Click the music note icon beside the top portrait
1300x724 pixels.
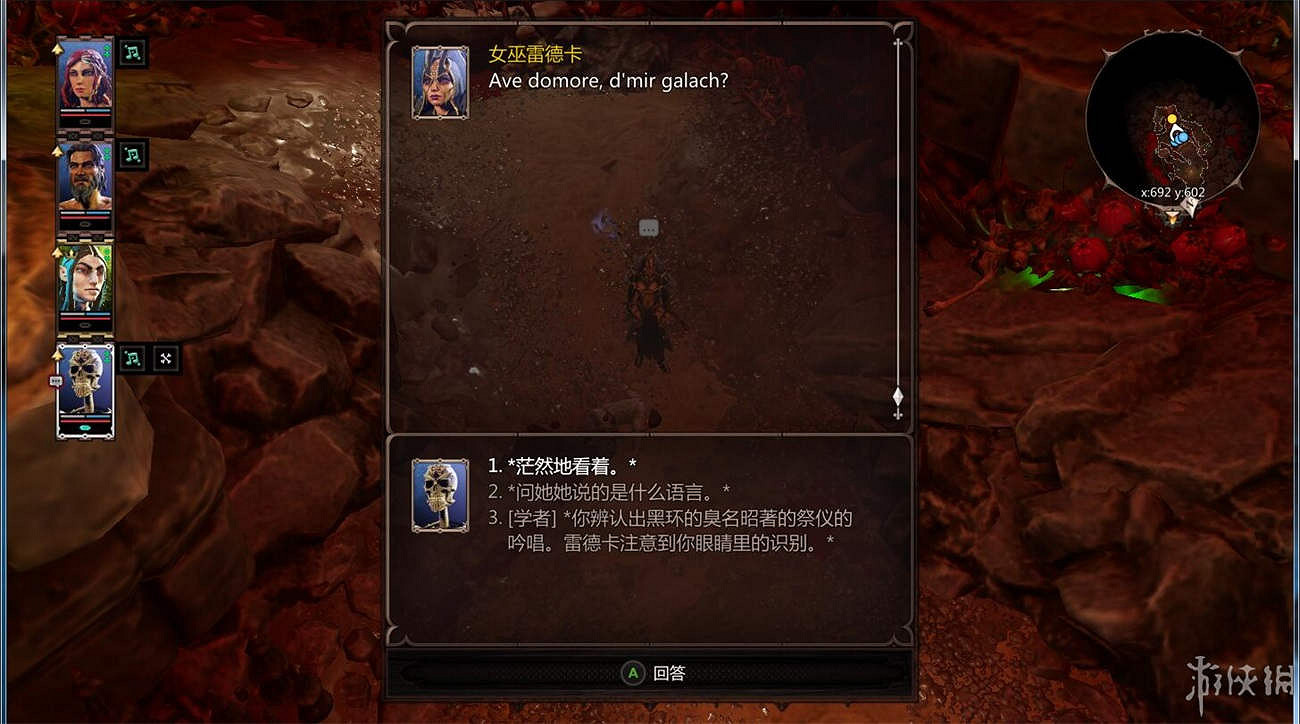point(131,53)
